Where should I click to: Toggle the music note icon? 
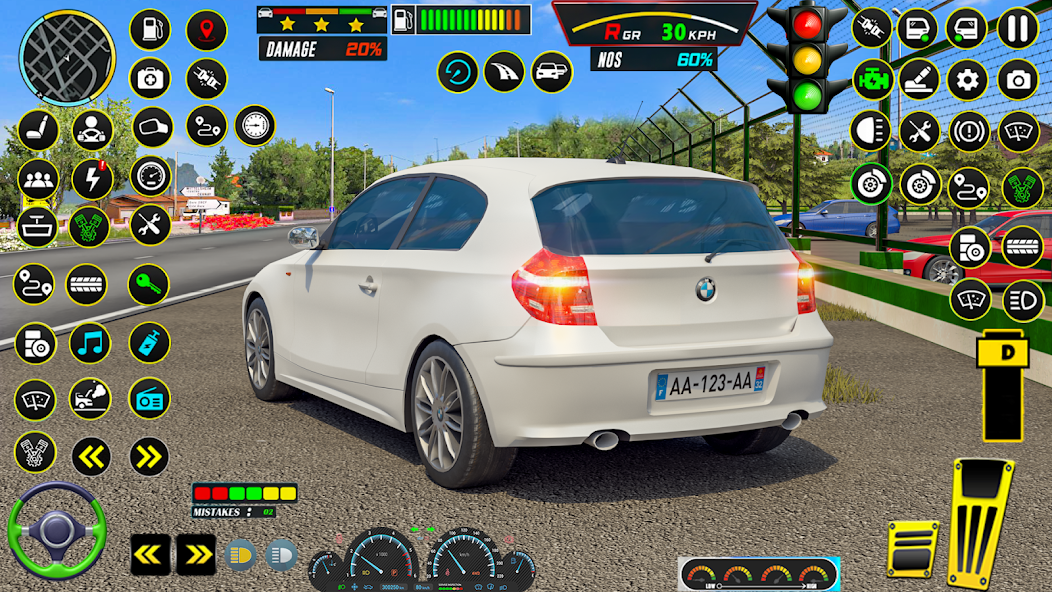91,343
